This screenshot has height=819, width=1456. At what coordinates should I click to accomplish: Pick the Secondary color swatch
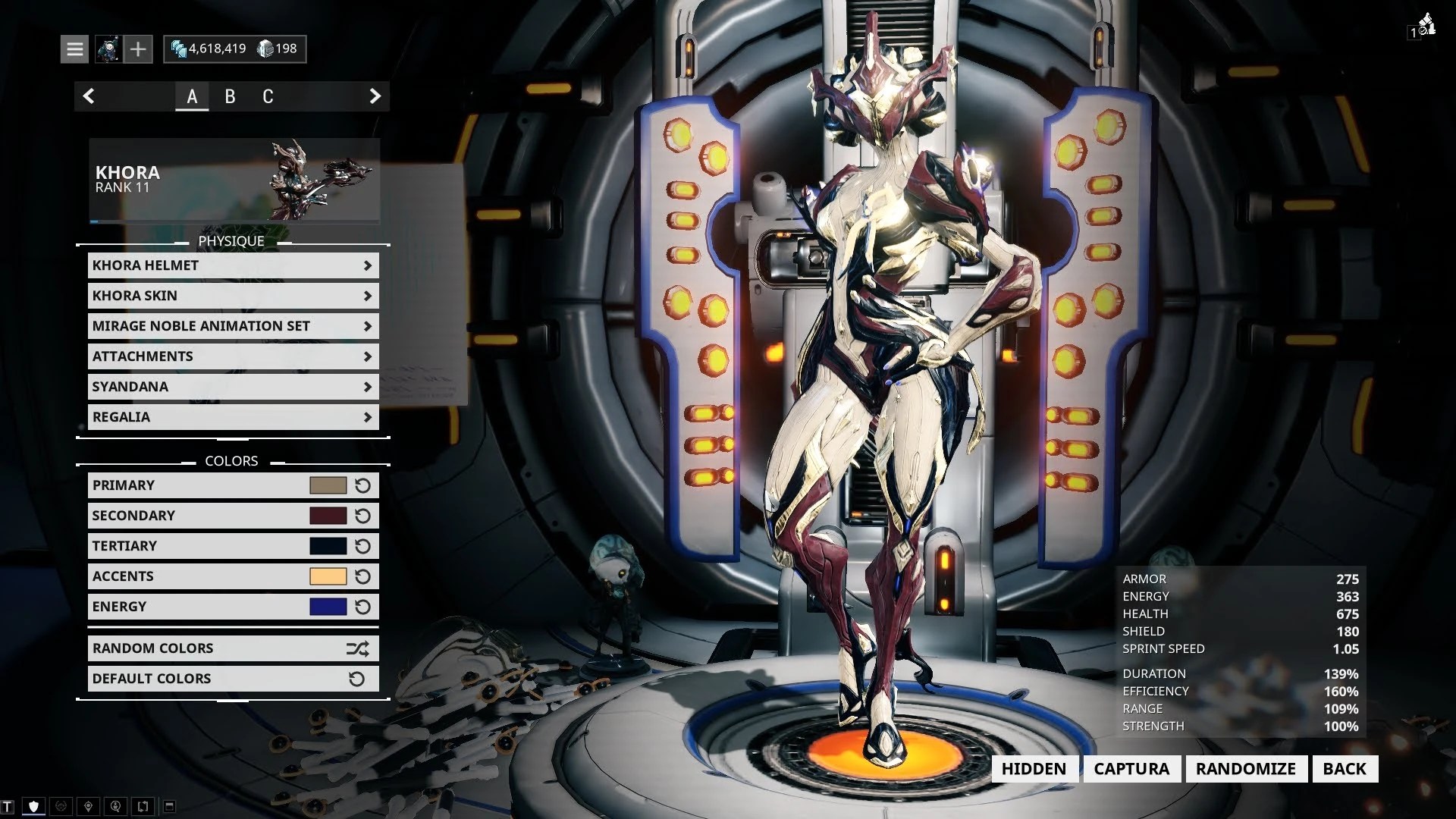[x=328, y=516]
